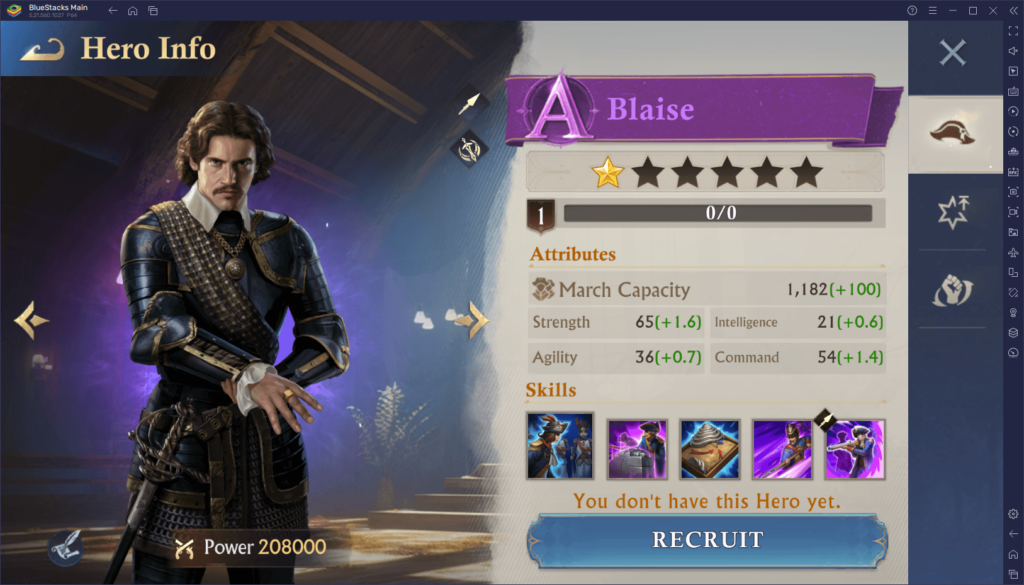The image size is (1024, 585).
Task: Open BlueStacks home from title bar
Action: tap(132, 10)
